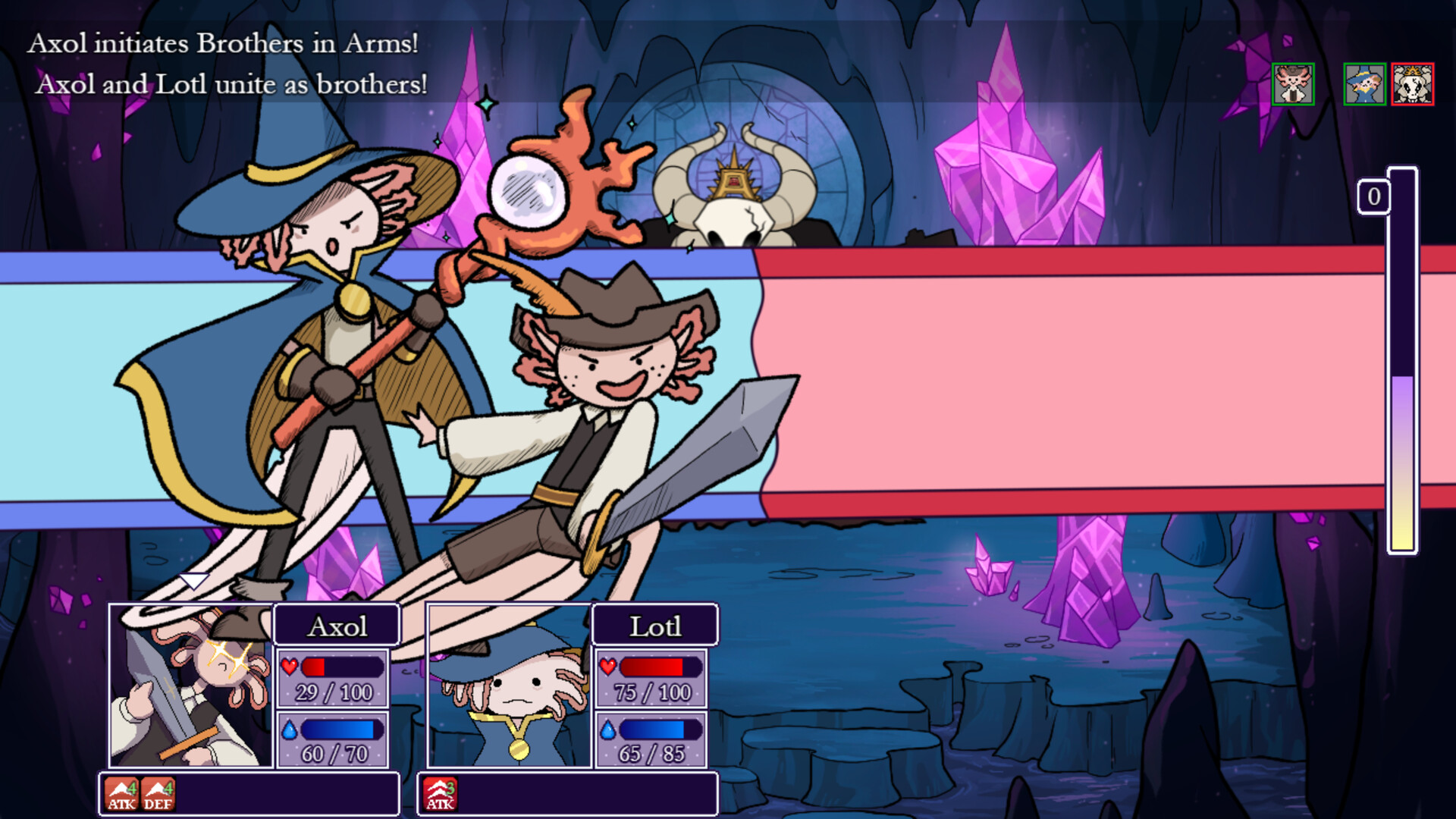The width and height of the screenshot is (1456, 819).
Task: Select the Axol nameplate tab
Action: point(337,626)
